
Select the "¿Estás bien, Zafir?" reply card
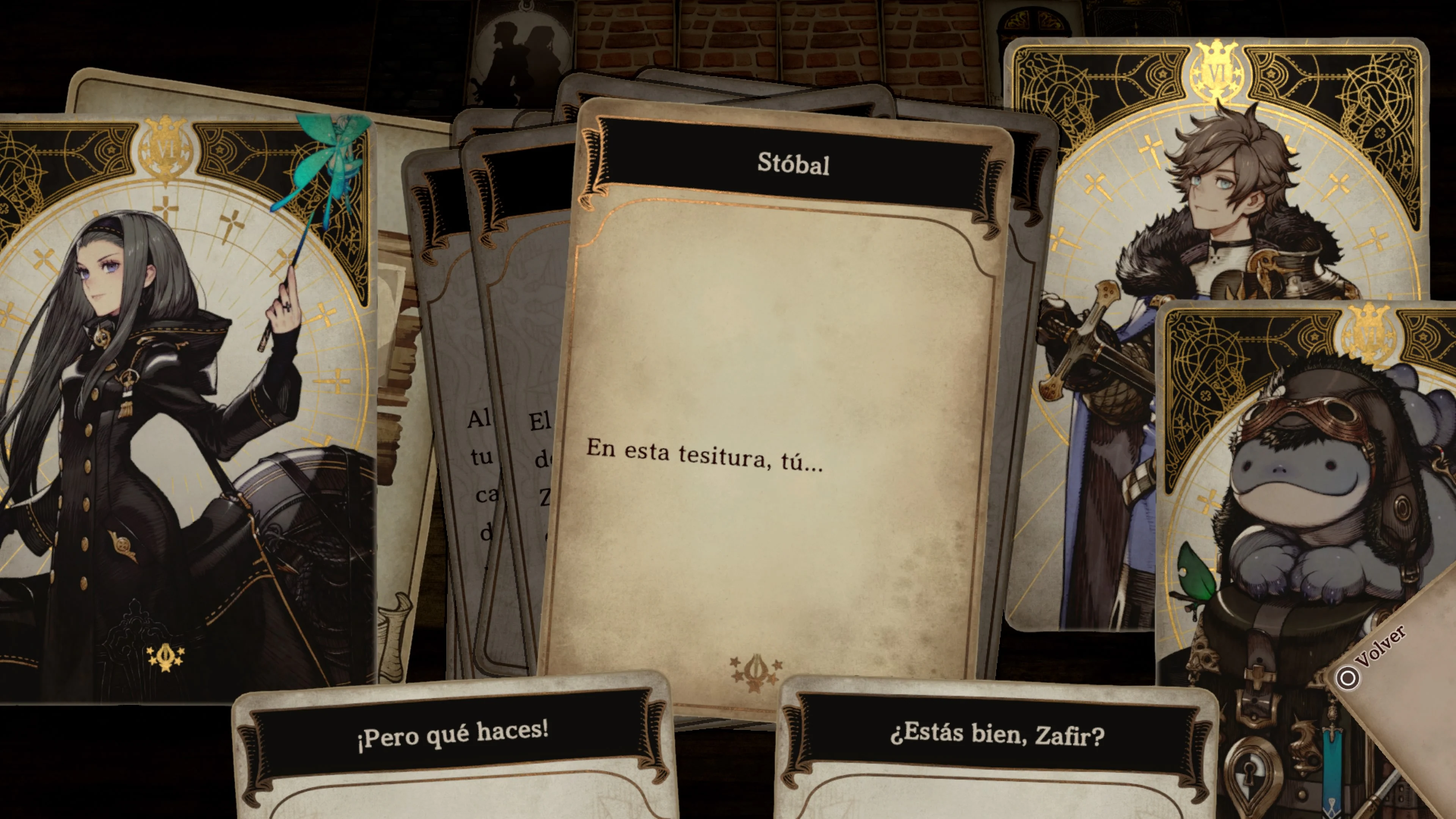[x=996, y=735]
